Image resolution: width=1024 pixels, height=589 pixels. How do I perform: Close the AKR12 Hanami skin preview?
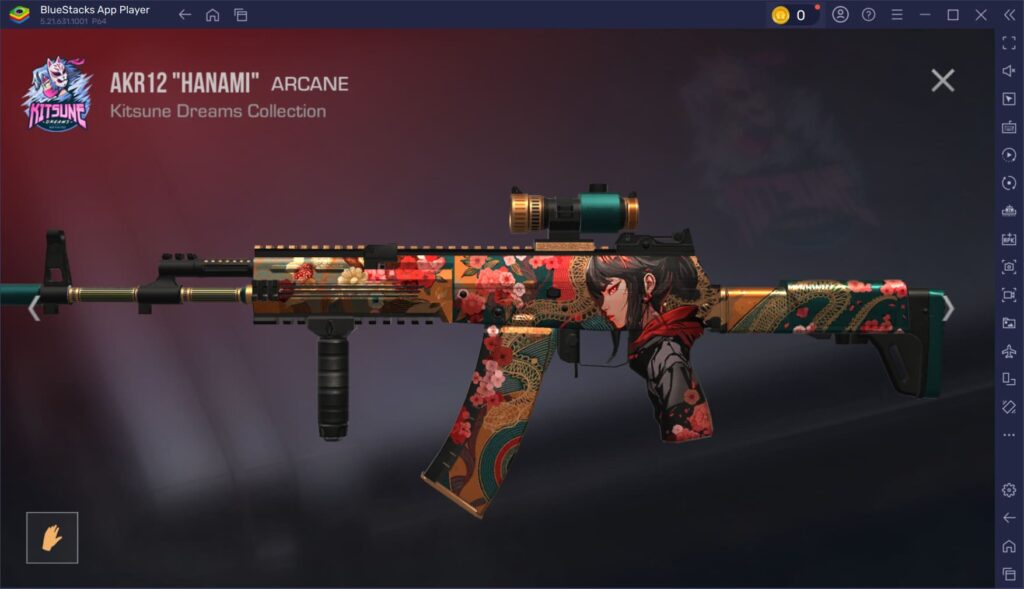point(942,81)
